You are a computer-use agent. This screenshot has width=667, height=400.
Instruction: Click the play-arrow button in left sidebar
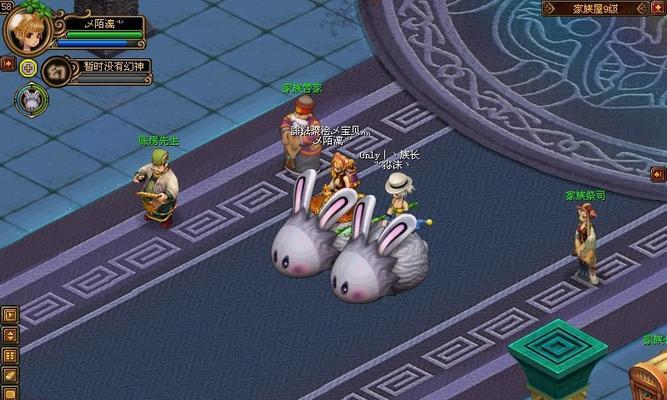[10, 314]
